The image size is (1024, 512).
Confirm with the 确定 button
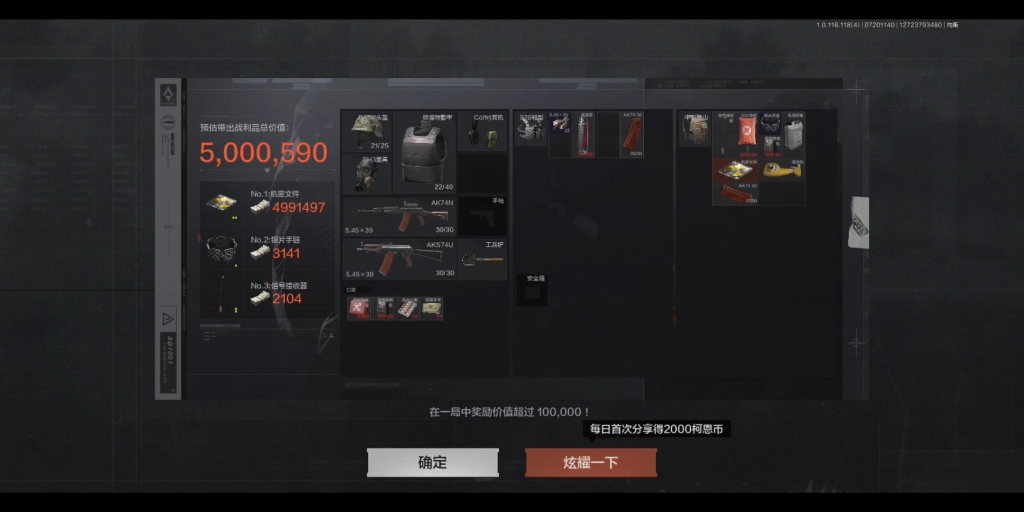(x=432, y=462)
